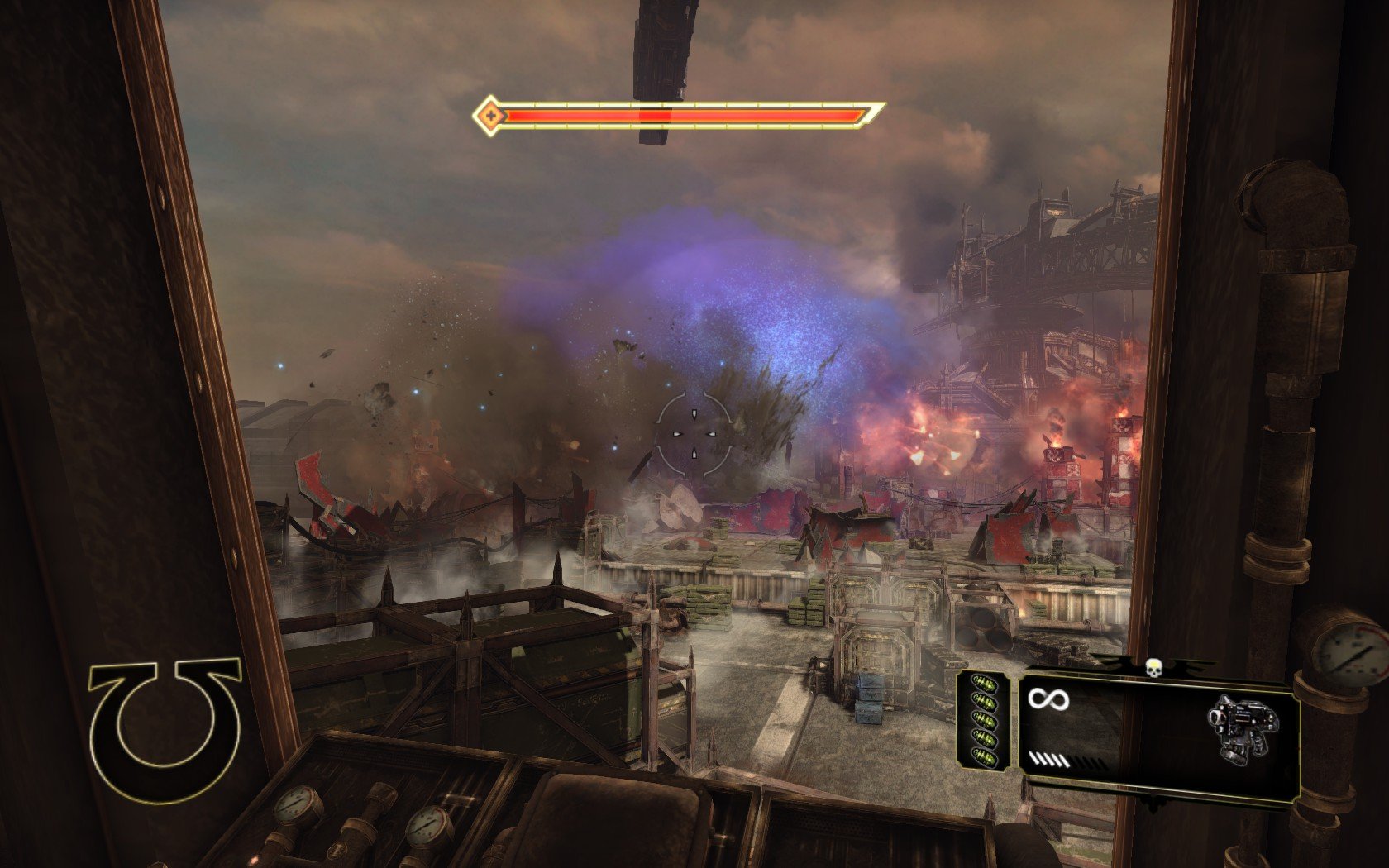
Task: Toggle the second grenade icon
Action: 983,701
